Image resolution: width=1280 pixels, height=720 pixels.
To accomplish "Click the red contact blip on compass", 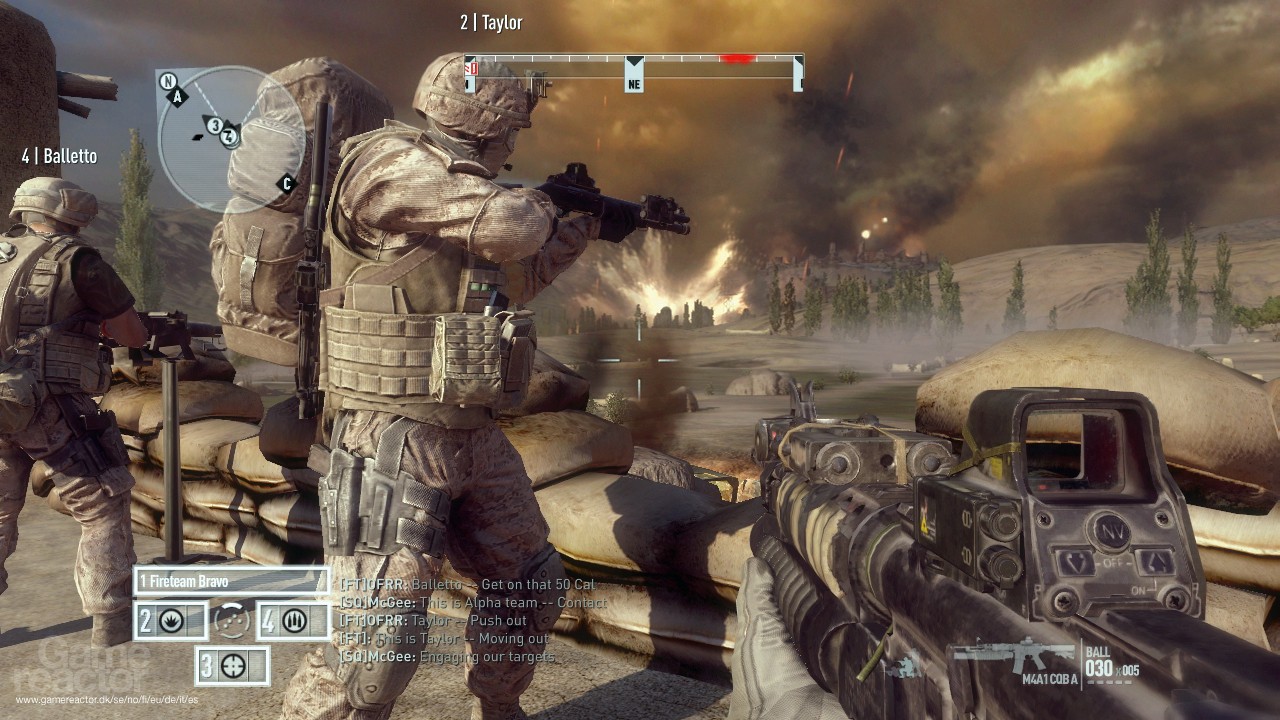I will (x=737, y=59).
